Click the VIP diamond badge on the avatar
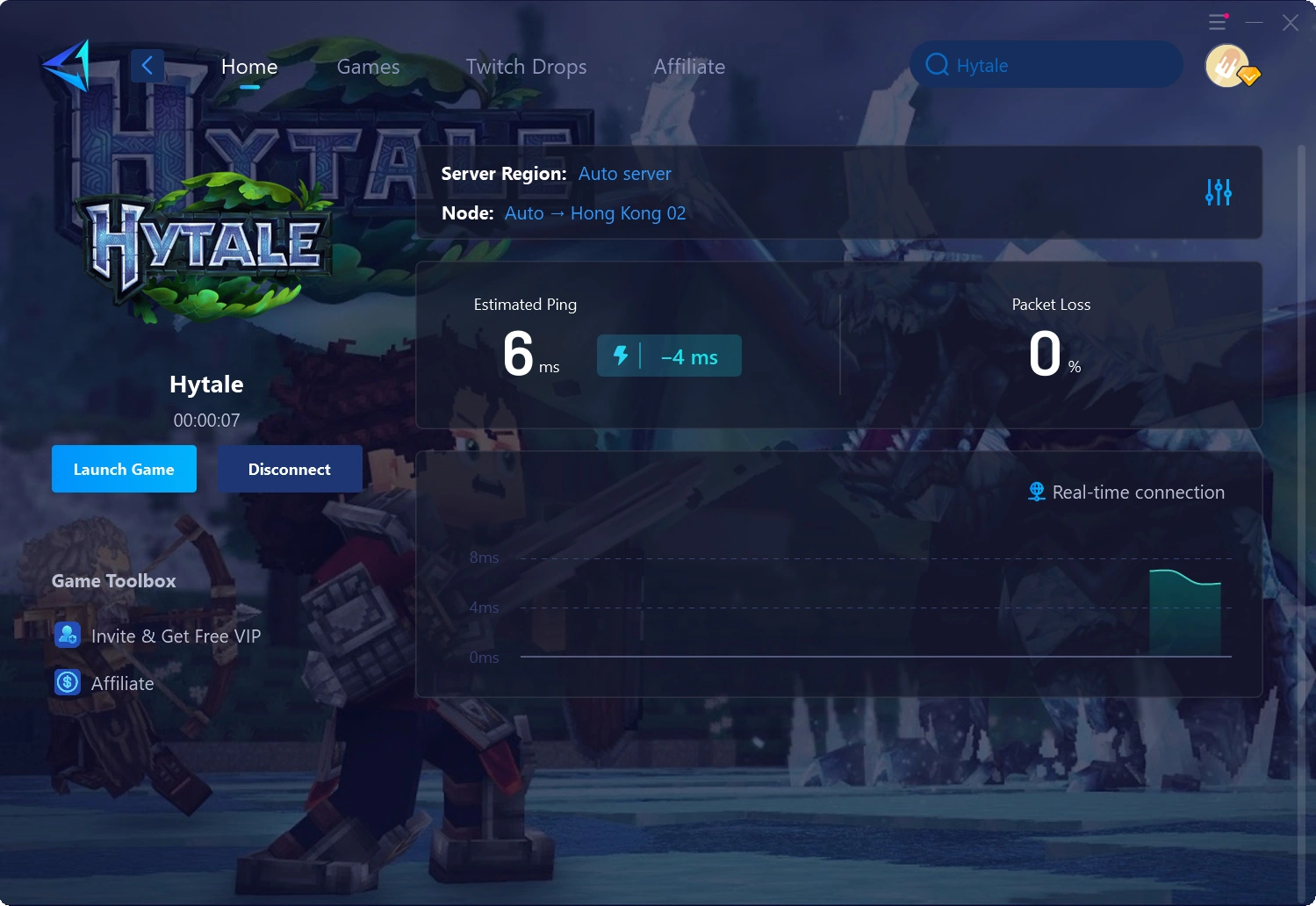 [1249, 77]
